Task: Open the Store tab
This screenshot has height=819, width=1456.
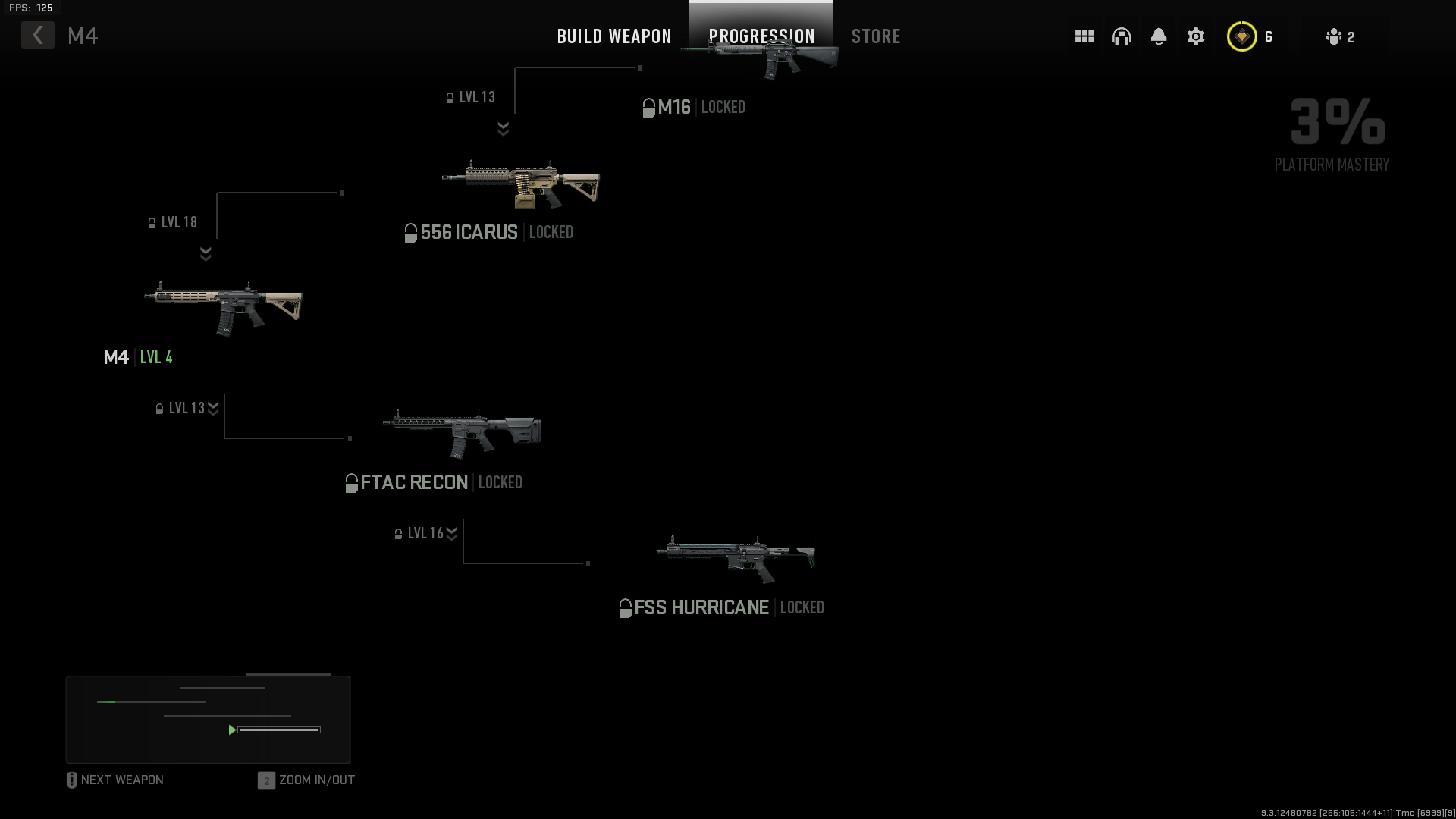Action: tap(877, 36)
